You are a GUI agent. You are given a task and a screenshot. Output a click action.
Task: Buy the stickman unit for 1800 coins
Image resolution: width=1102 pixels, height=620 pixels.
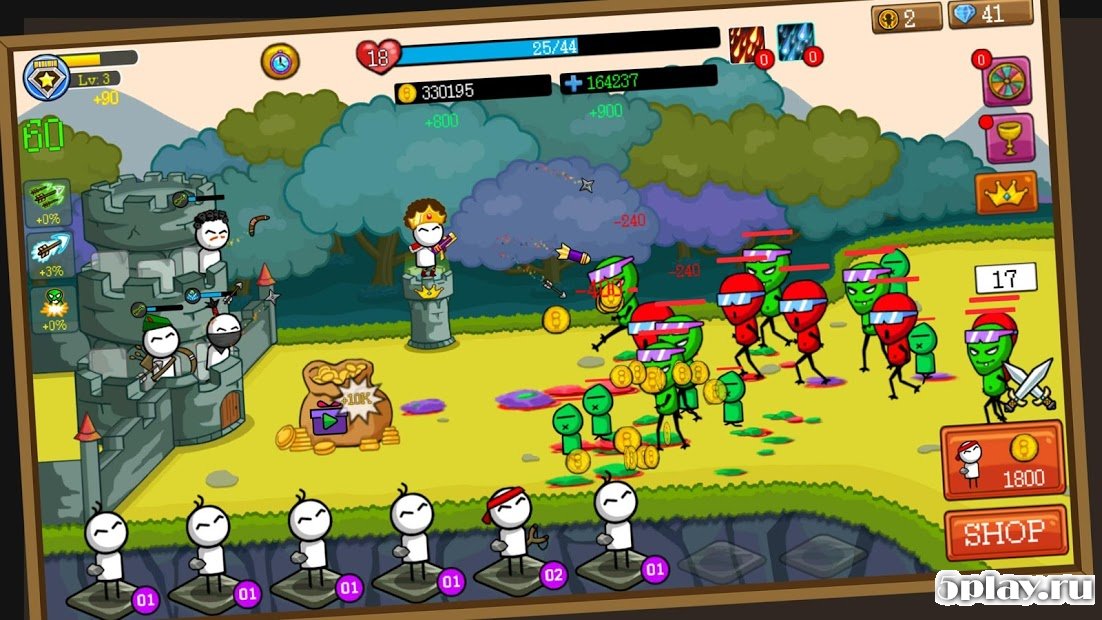click(1002, 460)
